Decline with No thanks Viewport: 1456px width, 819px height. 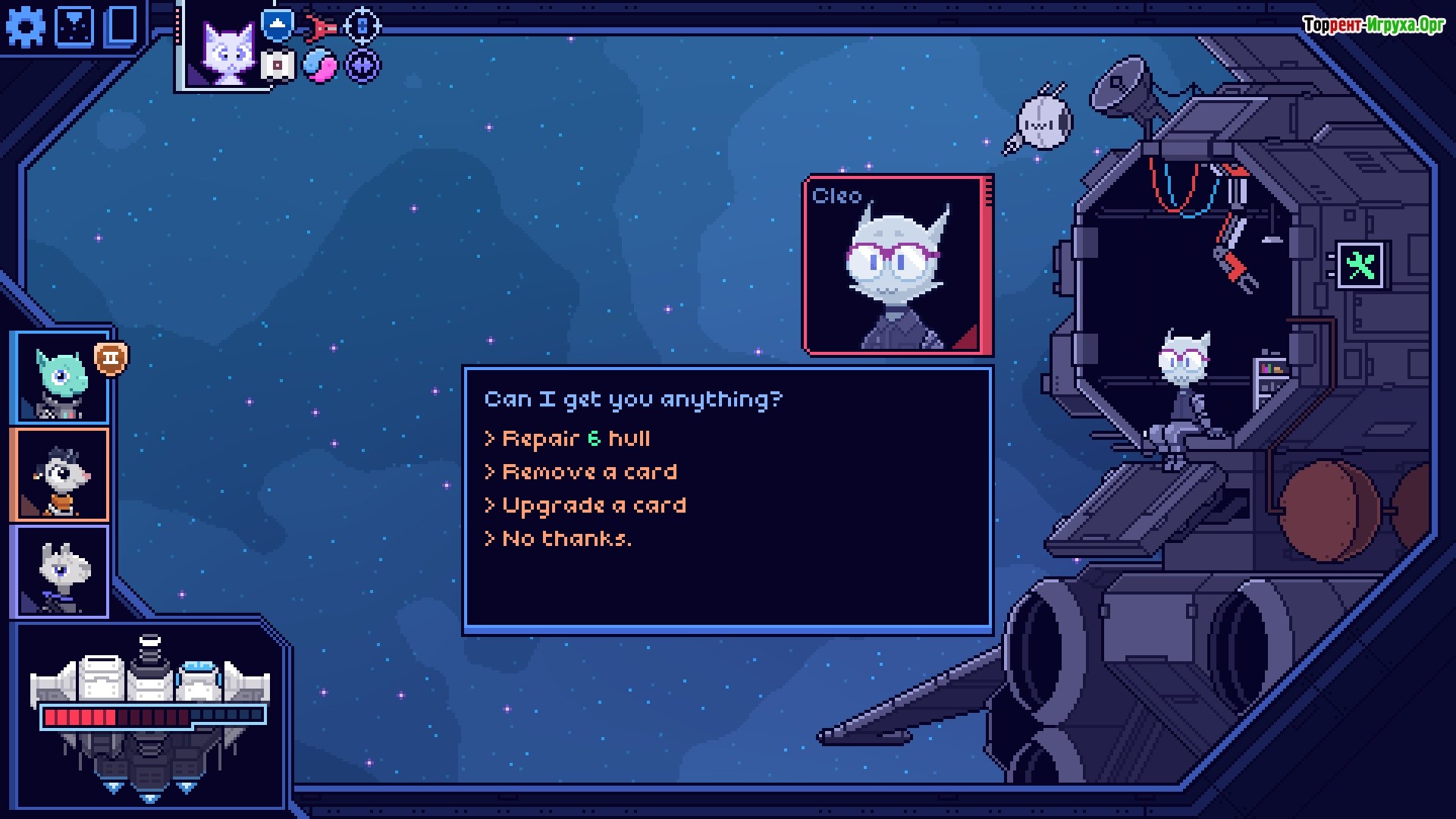pyautogui.click(x=566, y=539)
